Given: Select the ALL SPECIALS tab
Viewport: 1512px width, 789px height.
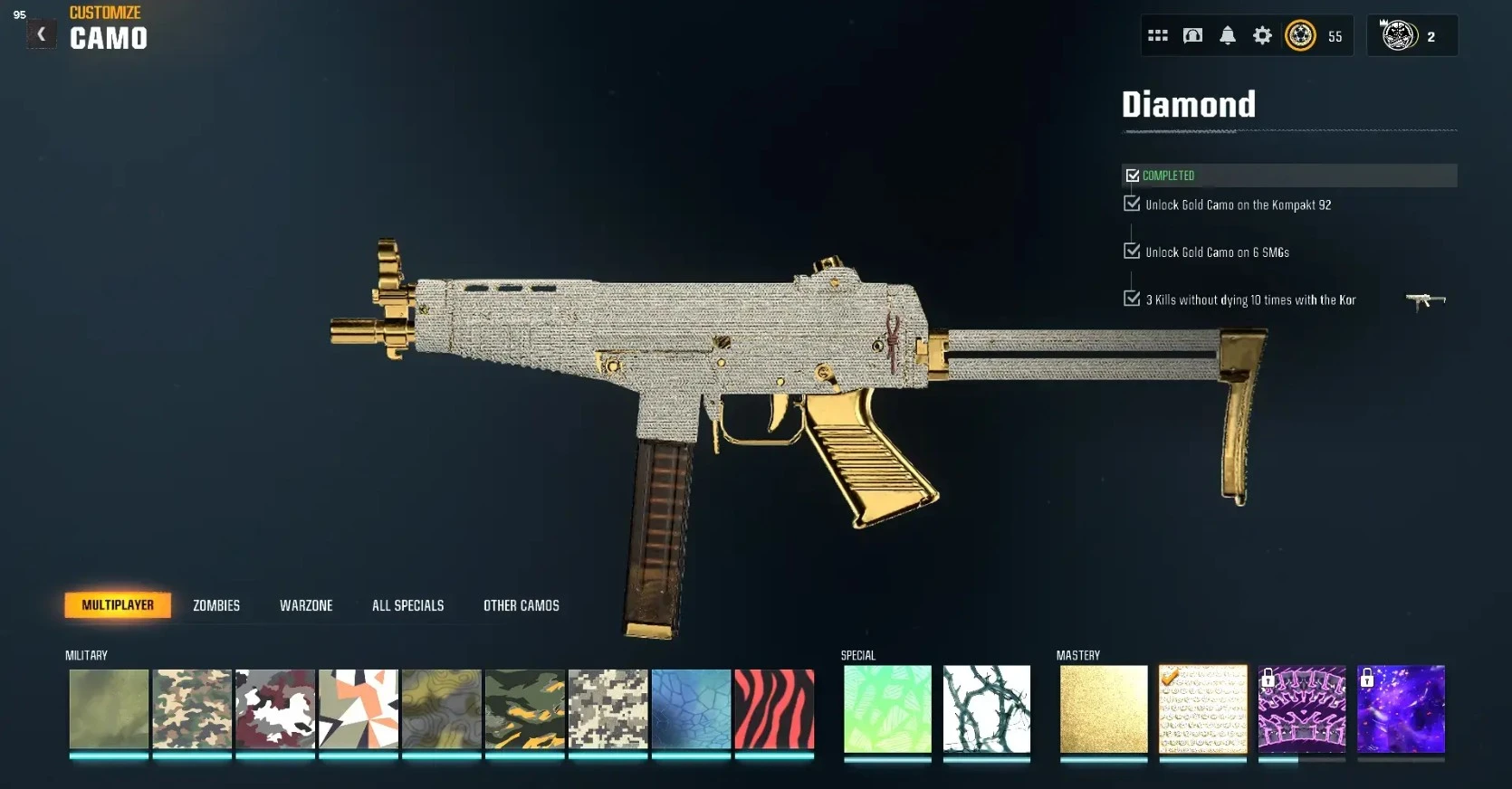Looking at the screenshot, I should click(407, 605).
